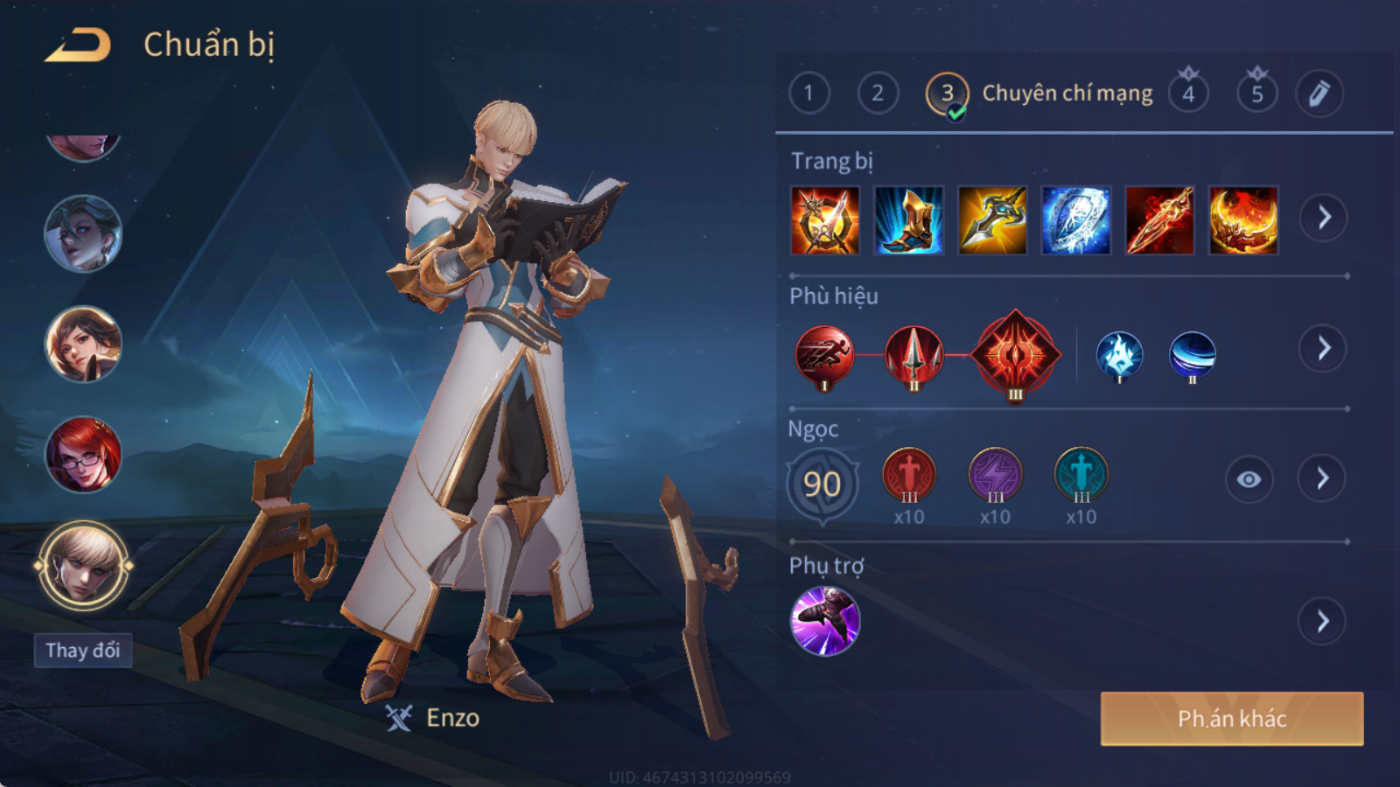Choose the red sword equipment item

(x=1160, y=220)
